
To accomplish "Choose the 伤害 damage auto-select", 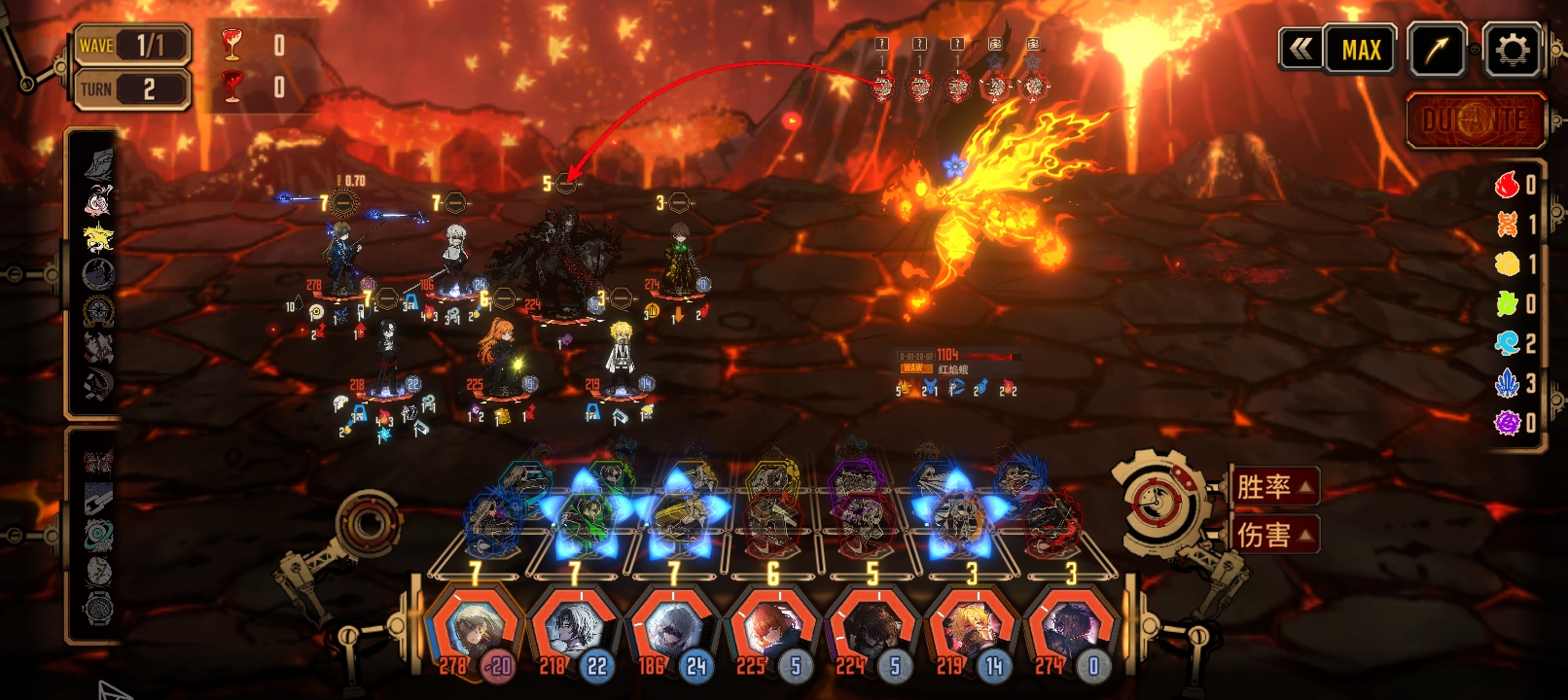I will click(x=1273, y=534).
